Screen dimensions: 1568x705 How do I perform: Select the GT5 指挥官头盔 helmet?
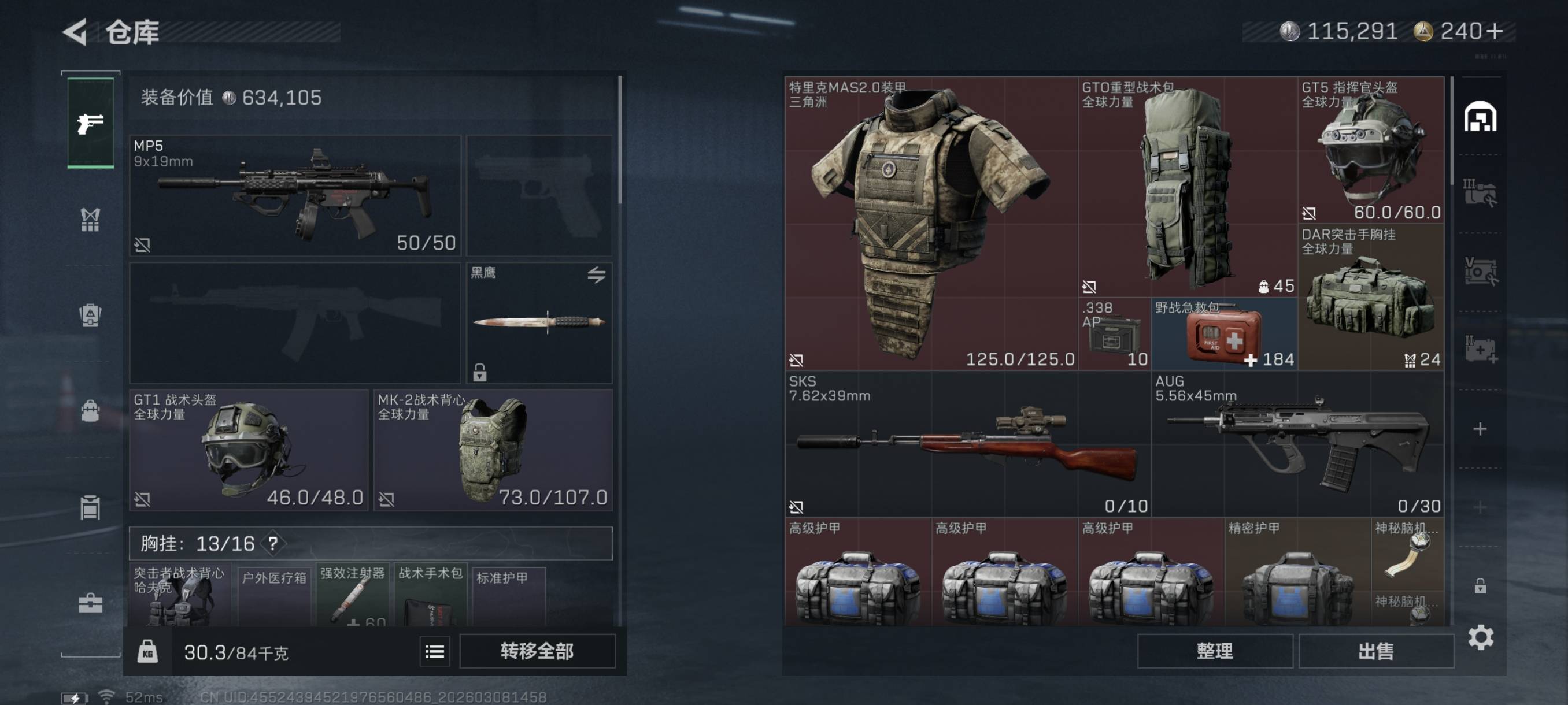tap(1370, 150)
